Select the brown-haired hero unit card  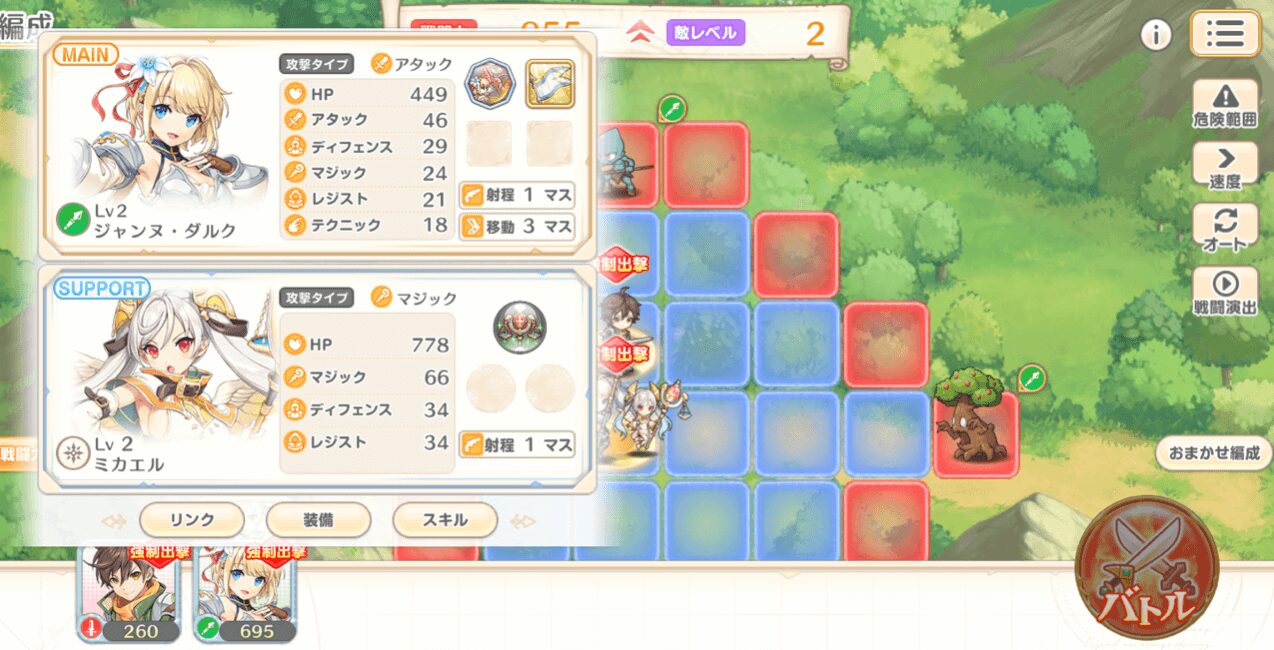coord(130,593)
